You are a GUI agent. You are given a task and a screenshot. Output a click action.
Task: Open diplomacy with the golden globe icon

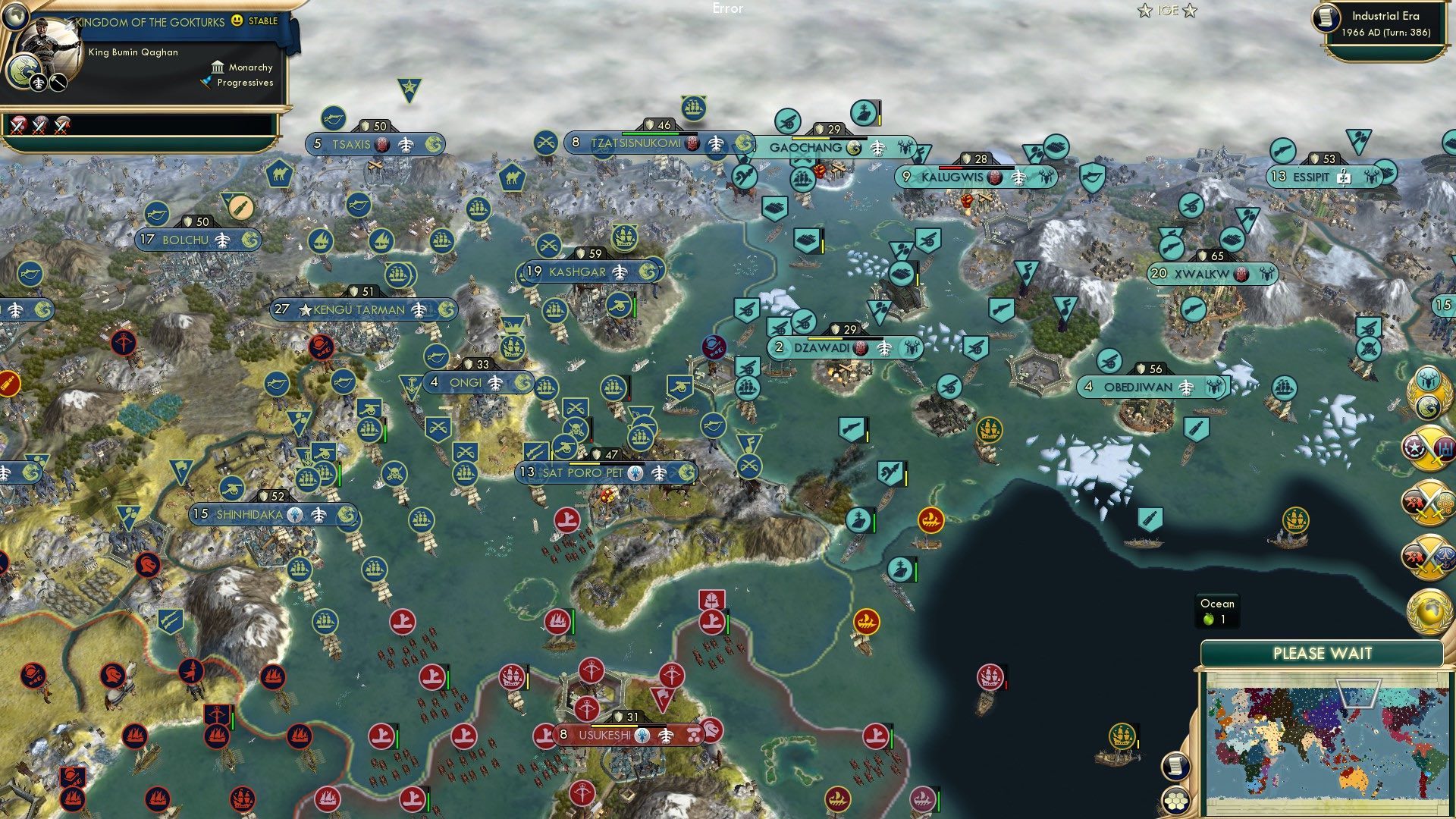(x=1429, y=611)
